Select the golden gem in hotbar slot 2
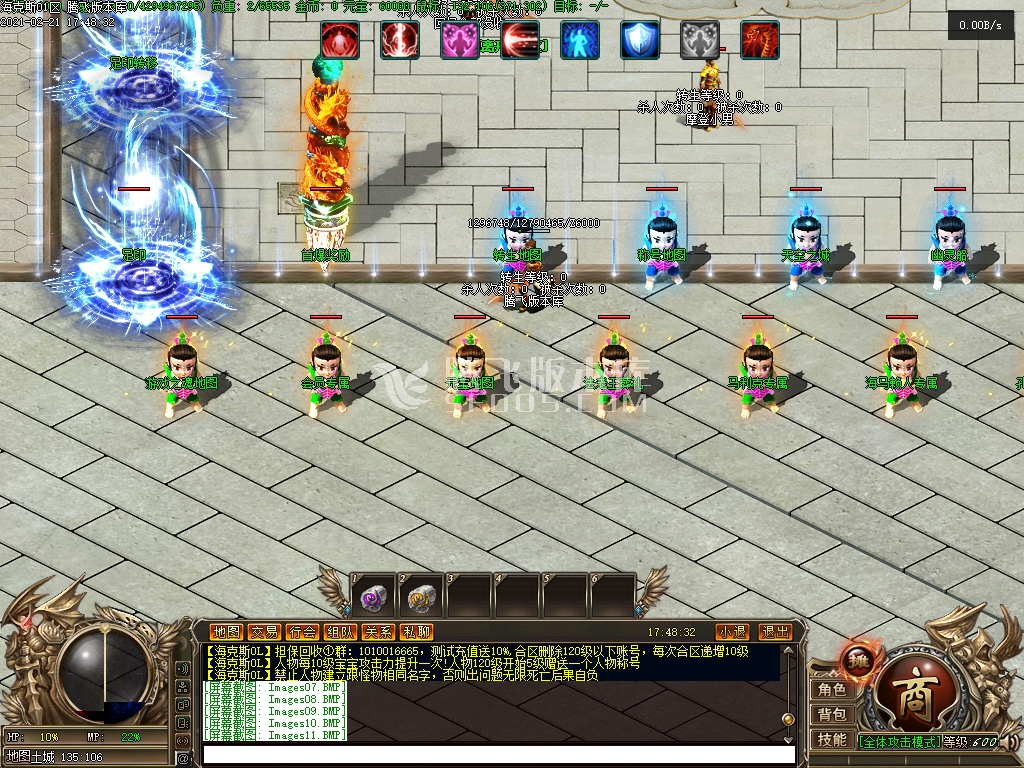This screenshot has width=1024, height=768. pos(421,598)
